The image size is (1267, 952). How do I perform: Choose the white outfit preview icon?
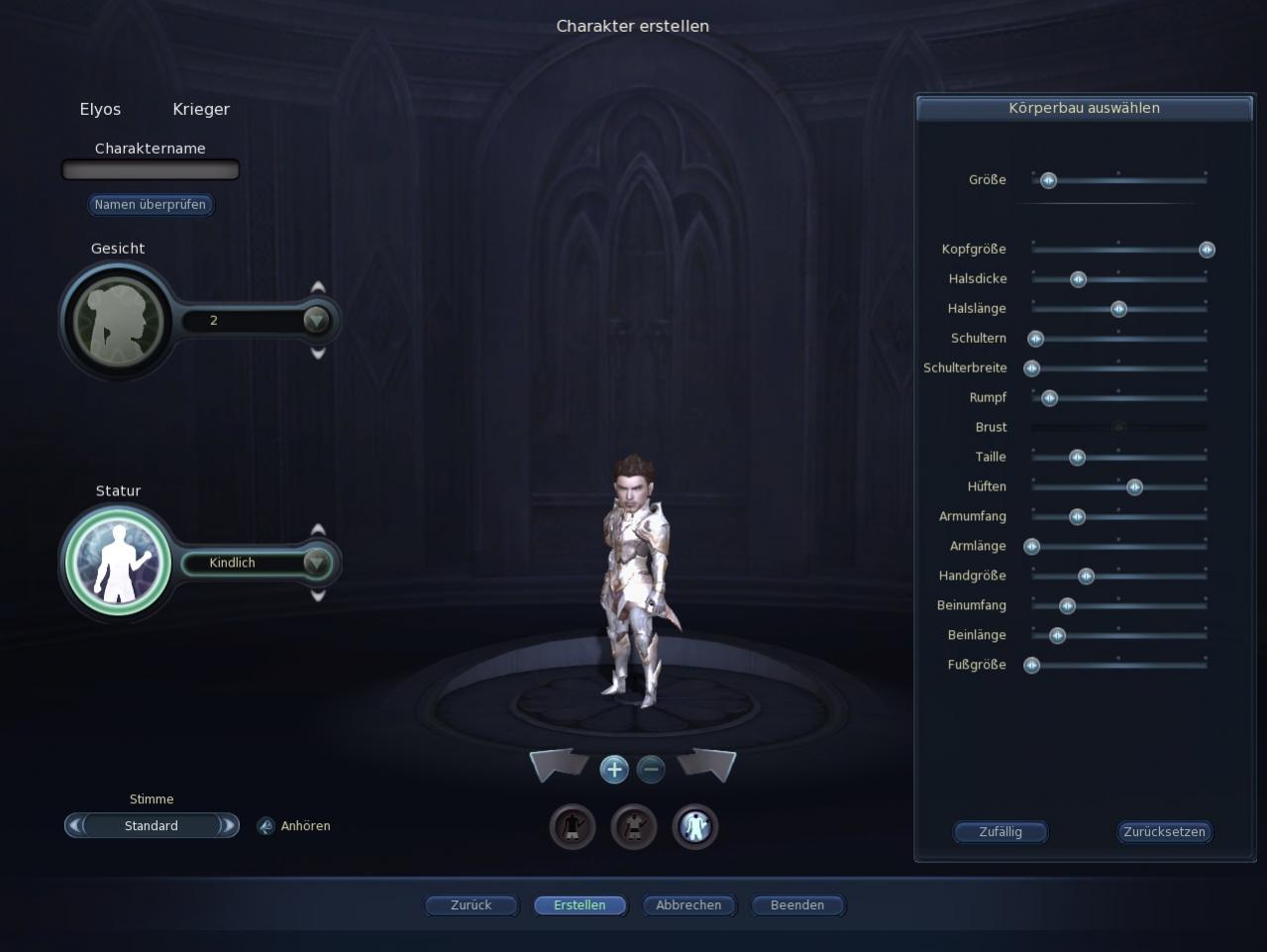pyautogui.click(x=694, y=826)
